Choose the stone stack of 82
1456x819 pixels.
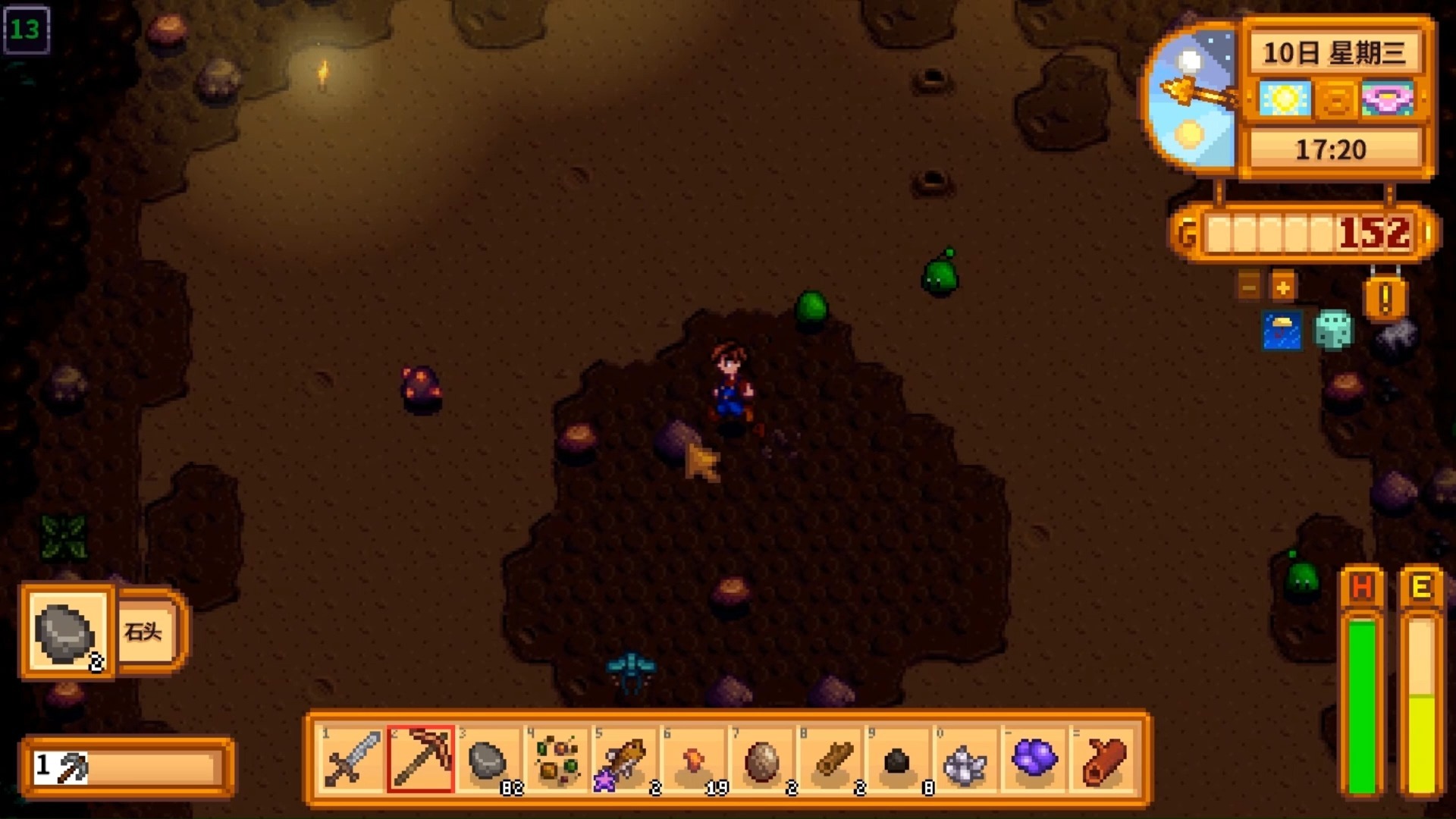(488, 760)
